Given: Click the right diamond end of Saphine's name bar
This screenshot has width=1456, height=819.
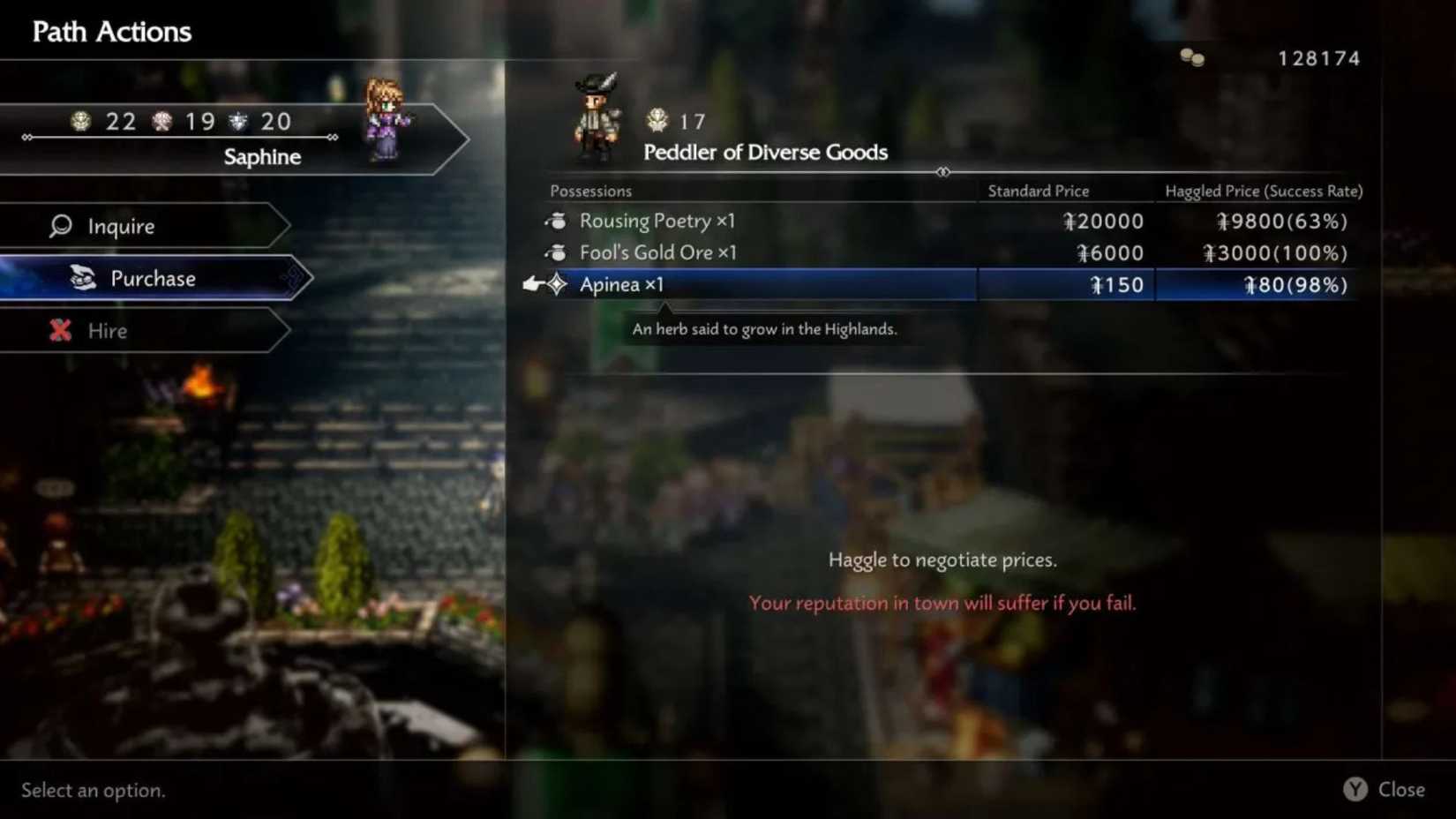Looking at the screenshot, I should click(332, 138).
